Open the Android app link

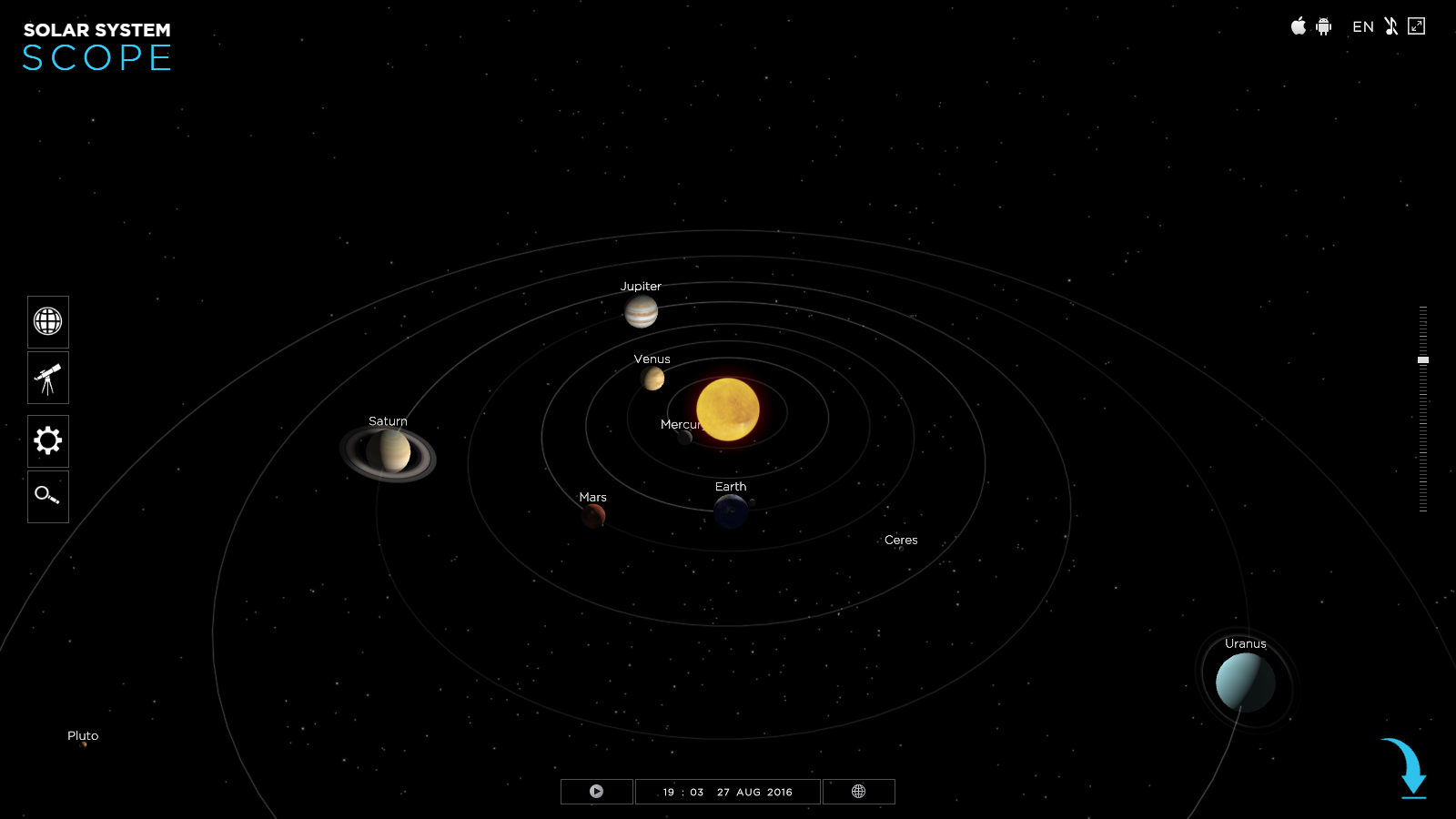coord(1324,26)
